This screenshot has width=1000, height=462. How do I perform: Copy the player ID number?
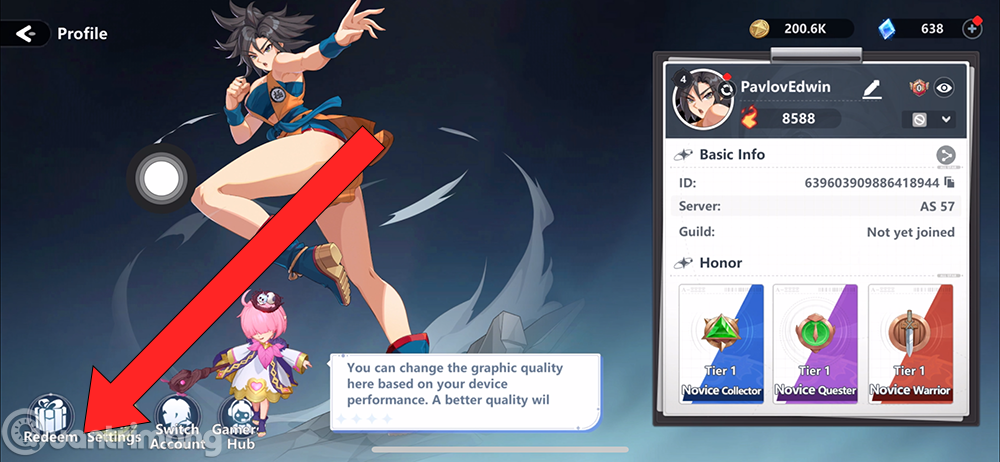pos(949,182)
